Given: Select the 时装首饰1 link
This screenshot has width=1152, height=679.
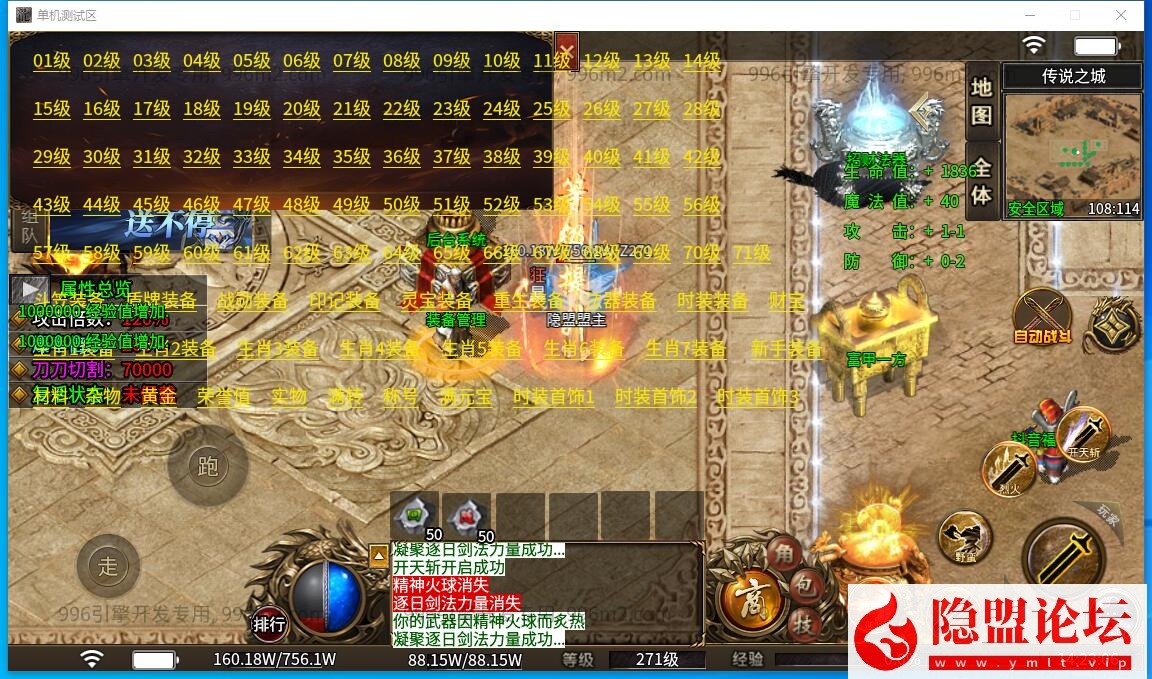Looking at the screenshot, I should point(554,397).
